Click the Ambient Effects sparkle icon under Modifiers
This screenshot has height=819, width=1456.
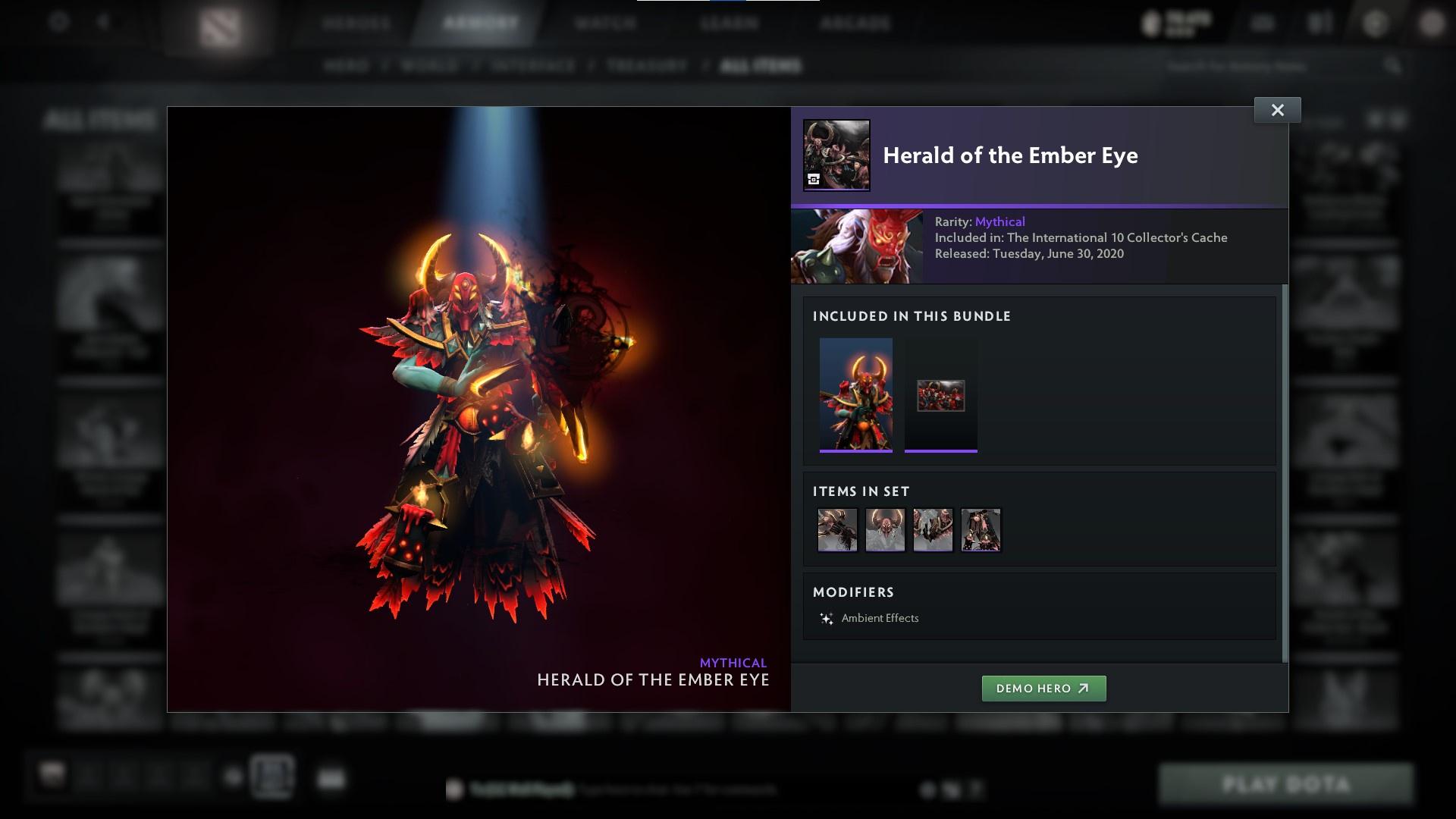point(827,617)
